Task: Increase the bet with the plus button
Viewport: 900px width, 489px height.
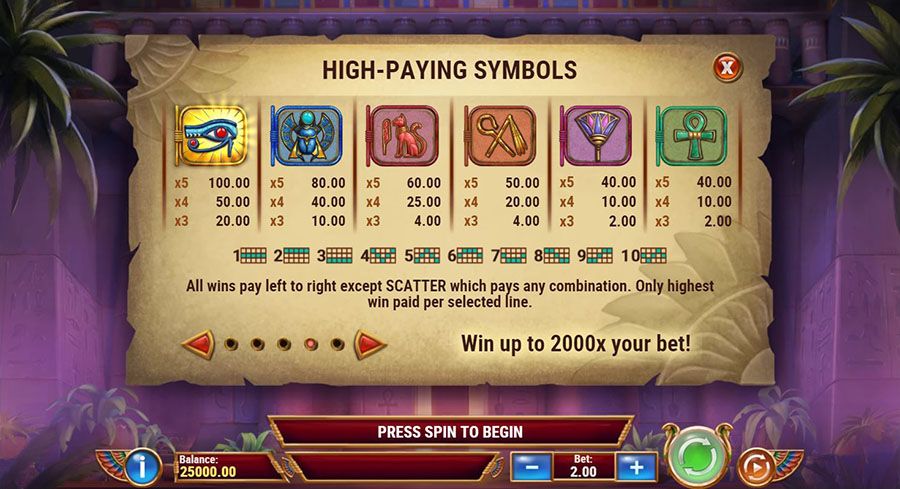Action: coord(634,466)
